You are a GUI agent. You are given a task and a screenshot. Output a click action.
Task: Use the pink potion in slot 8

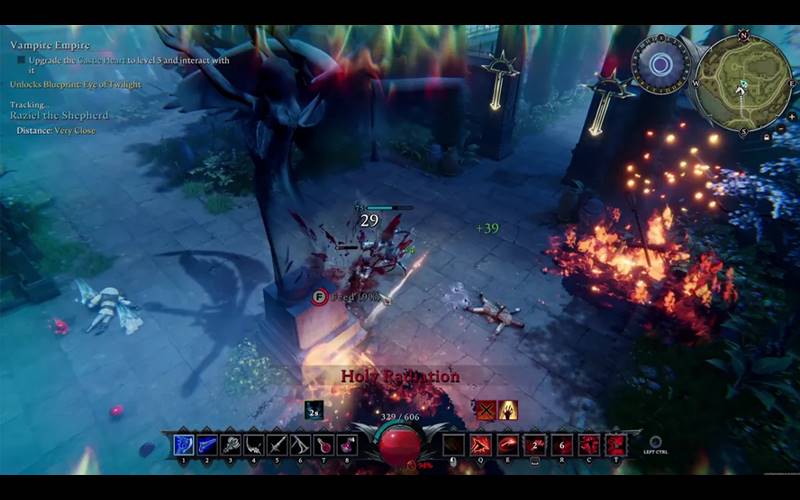tap(348, 445)
